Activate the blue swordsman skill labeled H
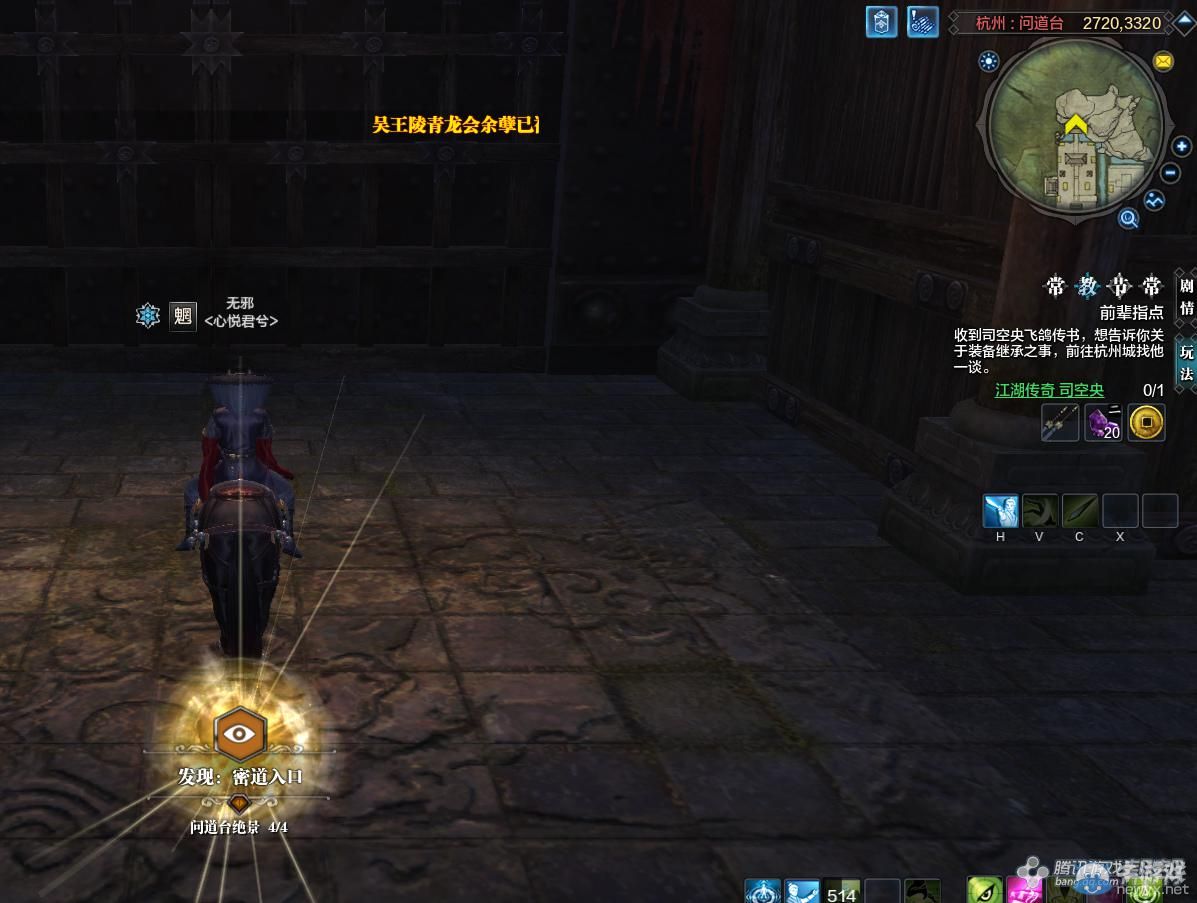The width and height of the screenshot is (1197, 903). [1000, 511]
